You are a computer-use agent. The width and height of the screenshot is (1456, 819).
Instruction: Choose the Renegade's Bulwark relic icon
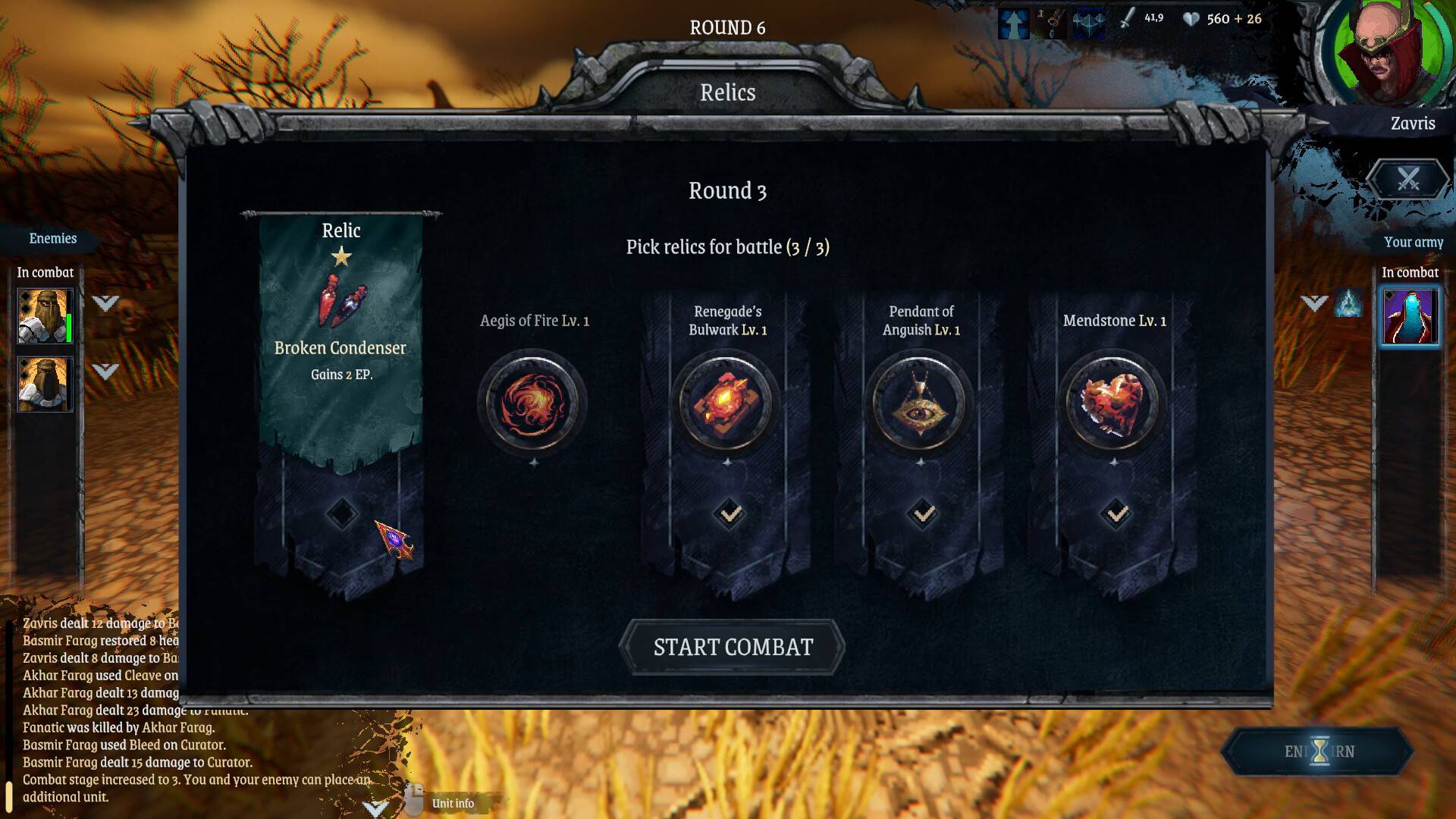click(x=726, y=403)
